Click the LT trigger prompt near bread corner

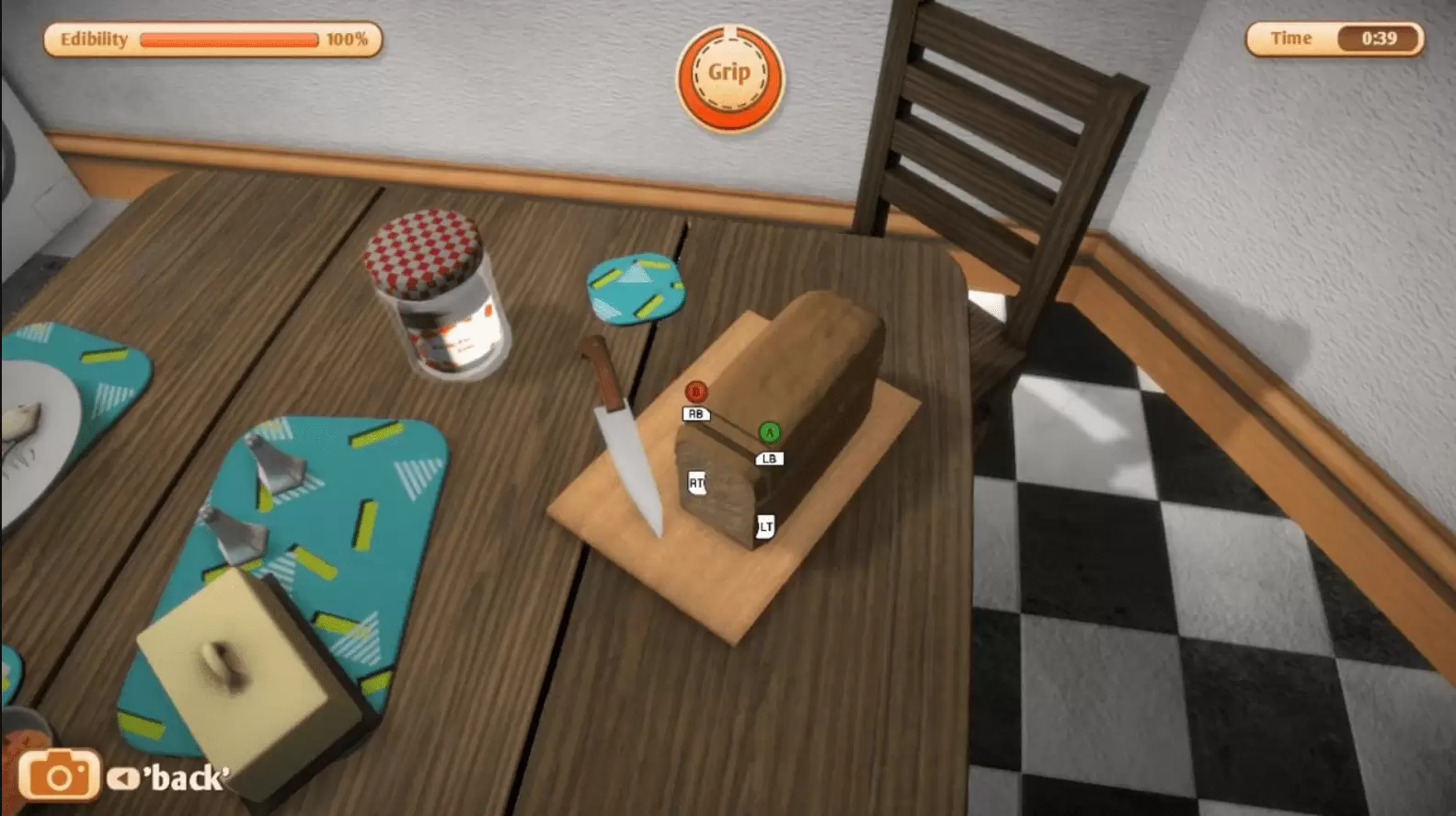764,527
